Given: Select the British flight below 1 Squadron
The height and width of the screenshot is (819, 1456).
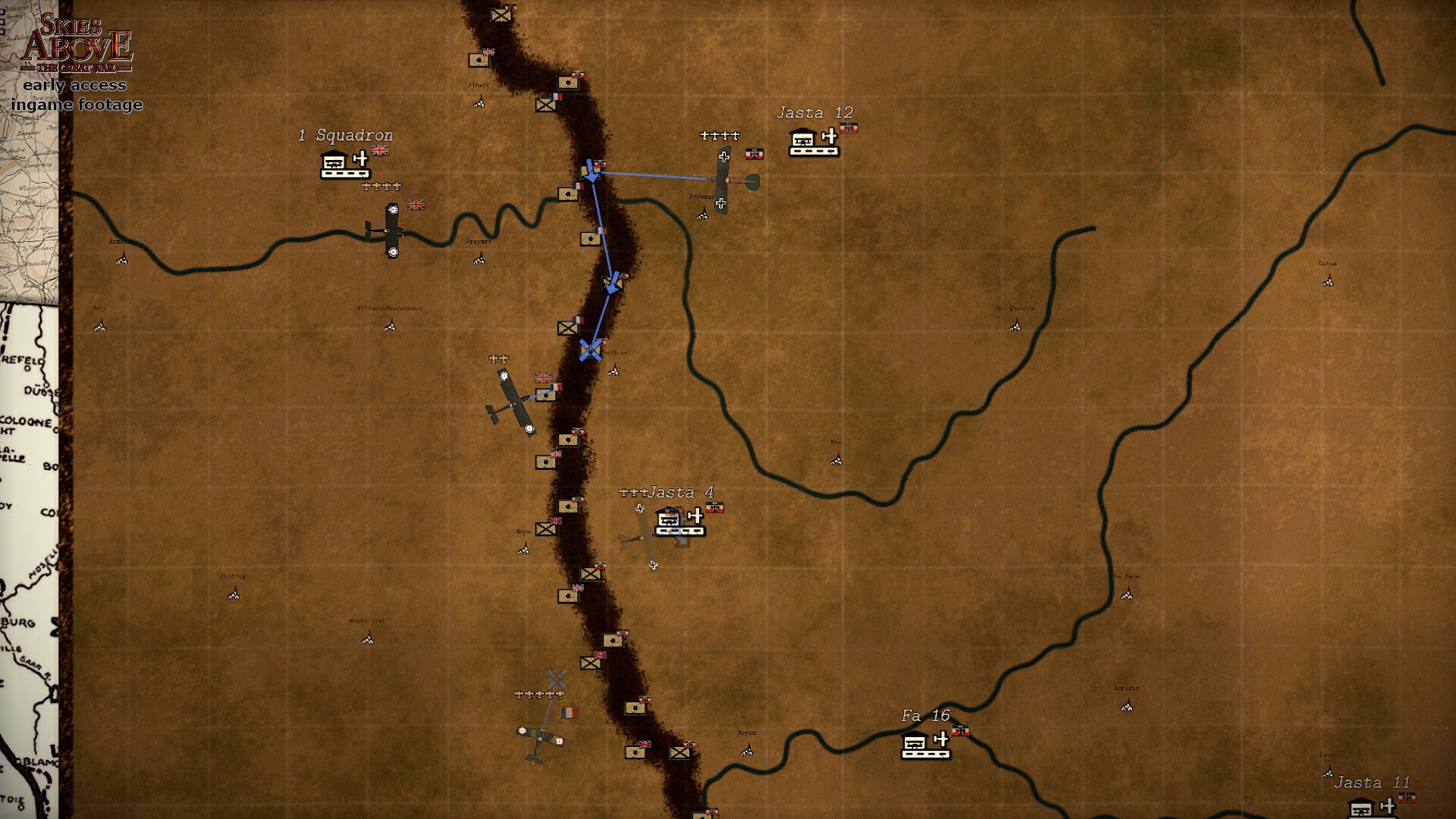Looking at the screenshot, I should point(391,230).
